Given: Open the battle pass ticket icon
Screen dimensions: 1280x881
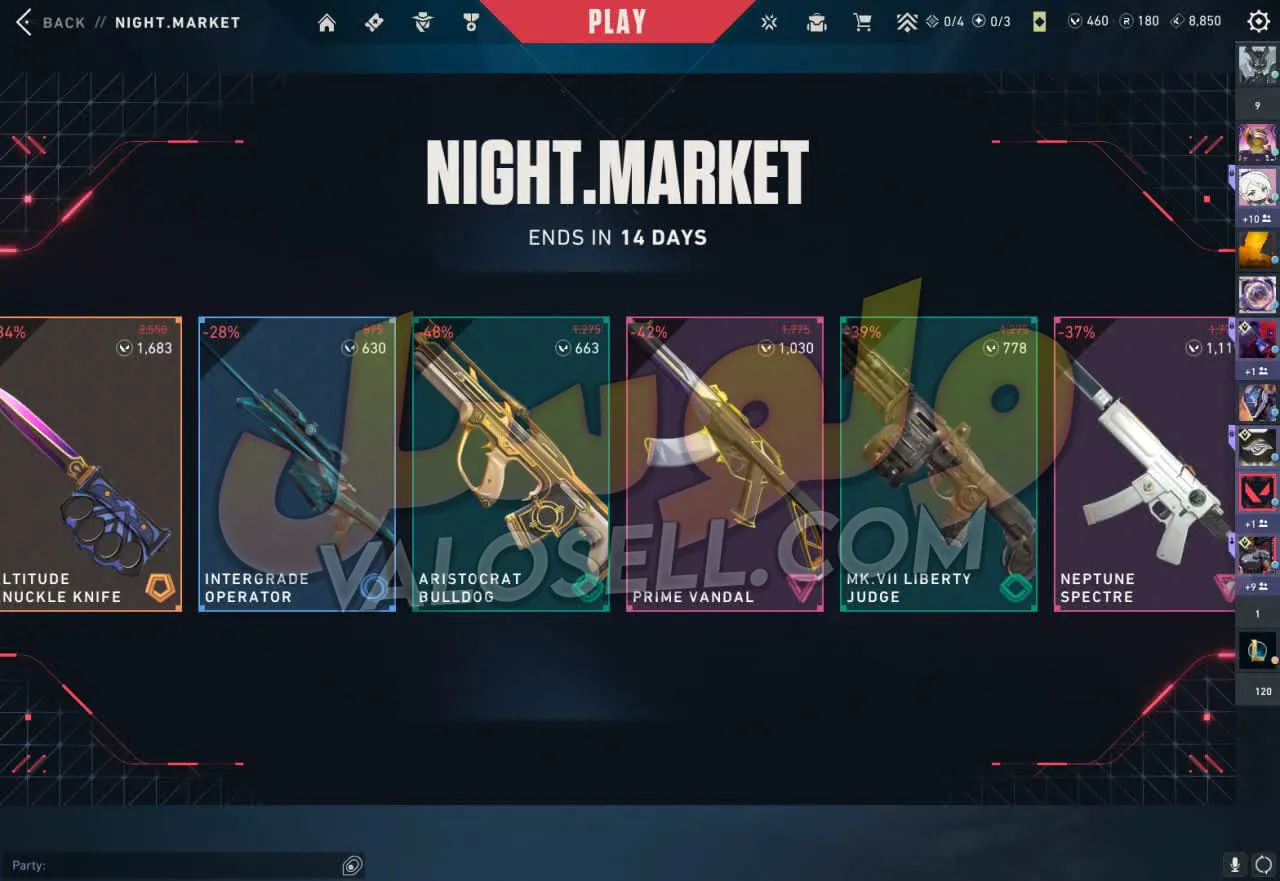Looking at the screenshot, I should tap(374, 22).
